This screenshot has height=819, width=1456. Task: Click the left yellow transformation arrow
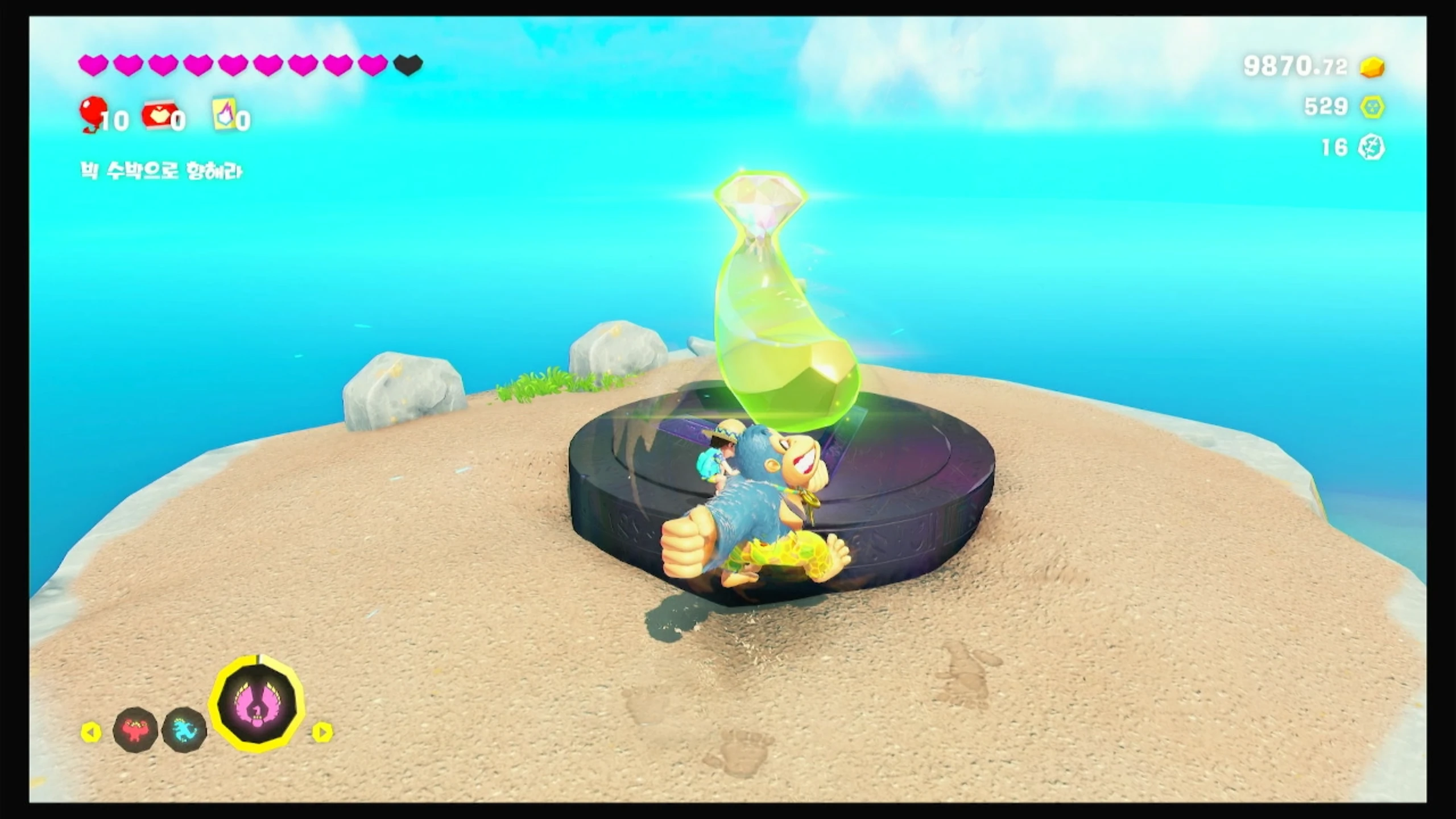click(91, 732)
